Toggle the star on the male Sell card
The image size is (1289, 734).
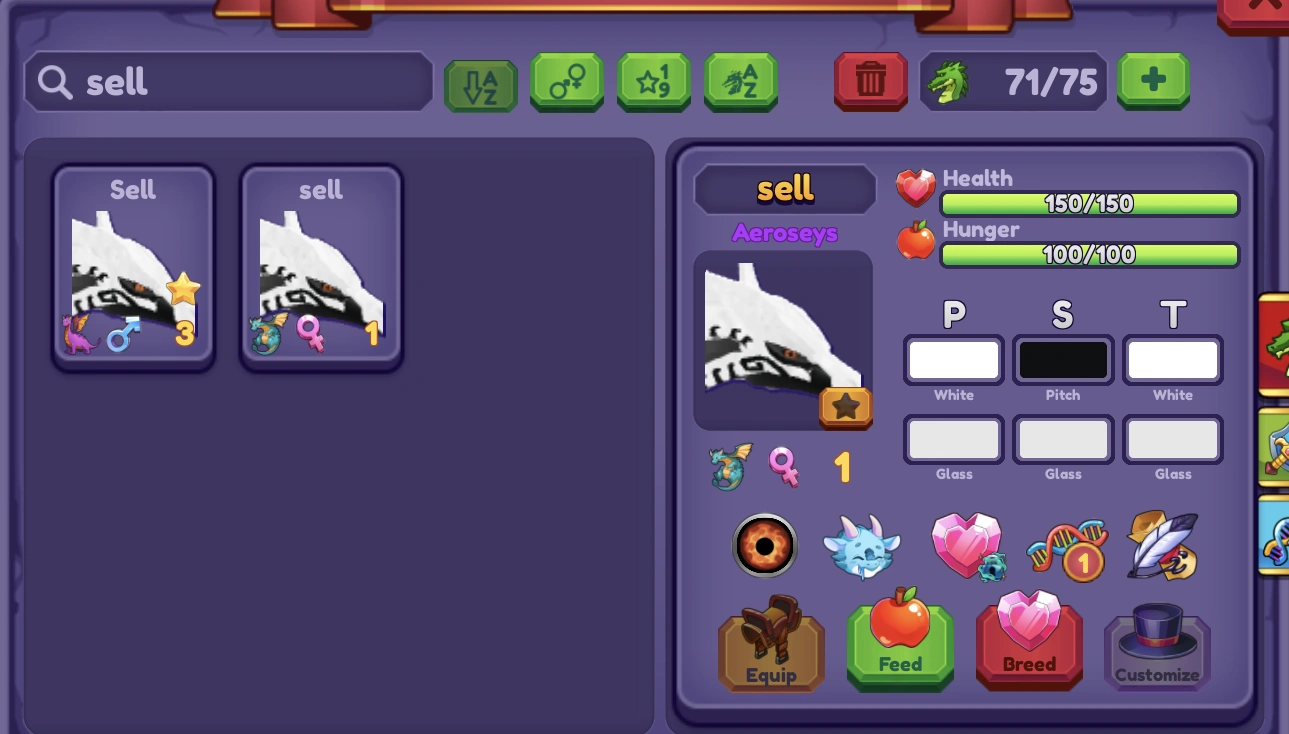[x=183, y=289]
